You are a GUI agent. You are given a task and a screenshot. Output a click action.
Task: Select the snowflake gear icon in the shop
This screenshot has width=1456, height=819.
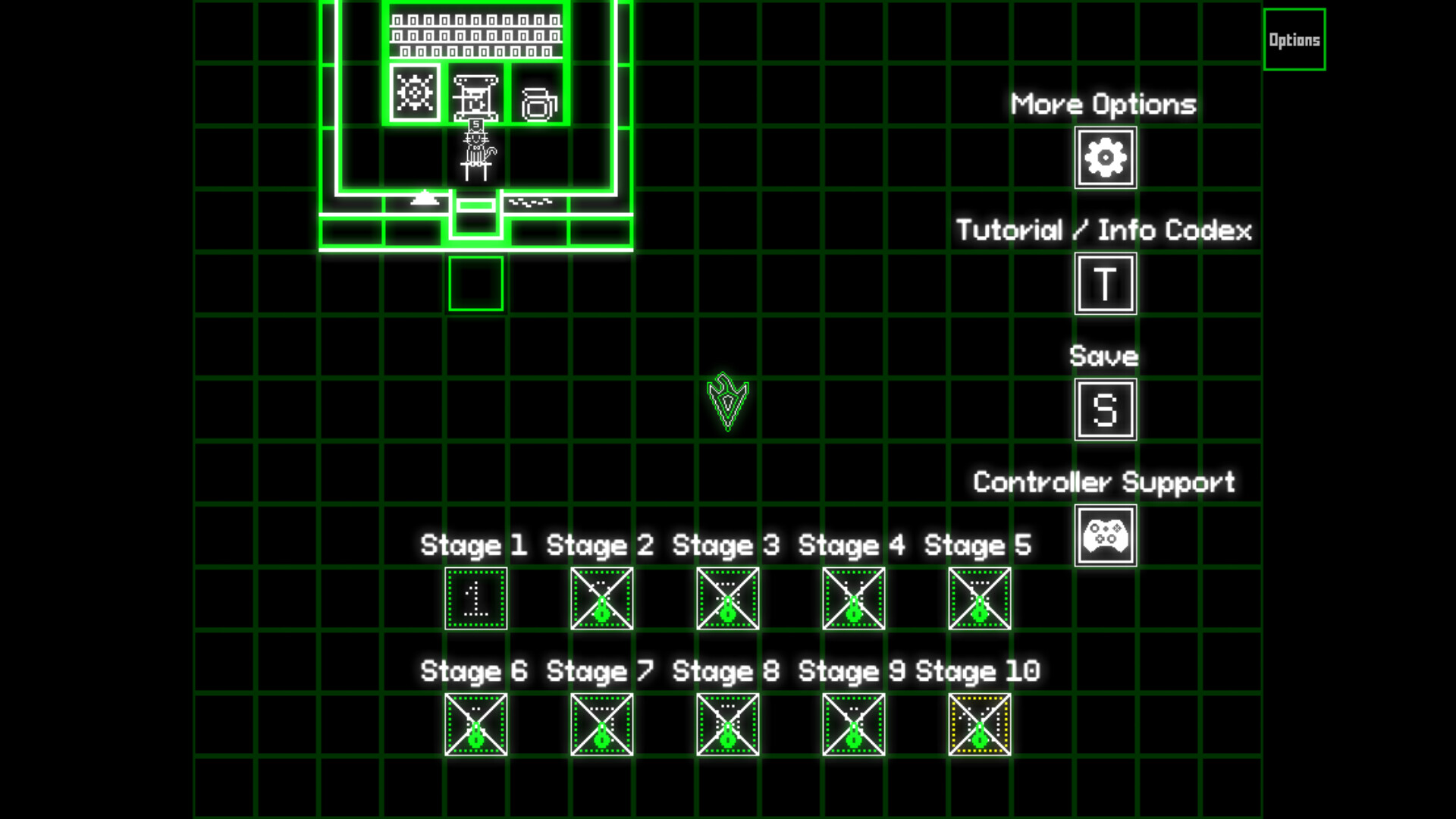pyautogui.click(x=413, y=93)
